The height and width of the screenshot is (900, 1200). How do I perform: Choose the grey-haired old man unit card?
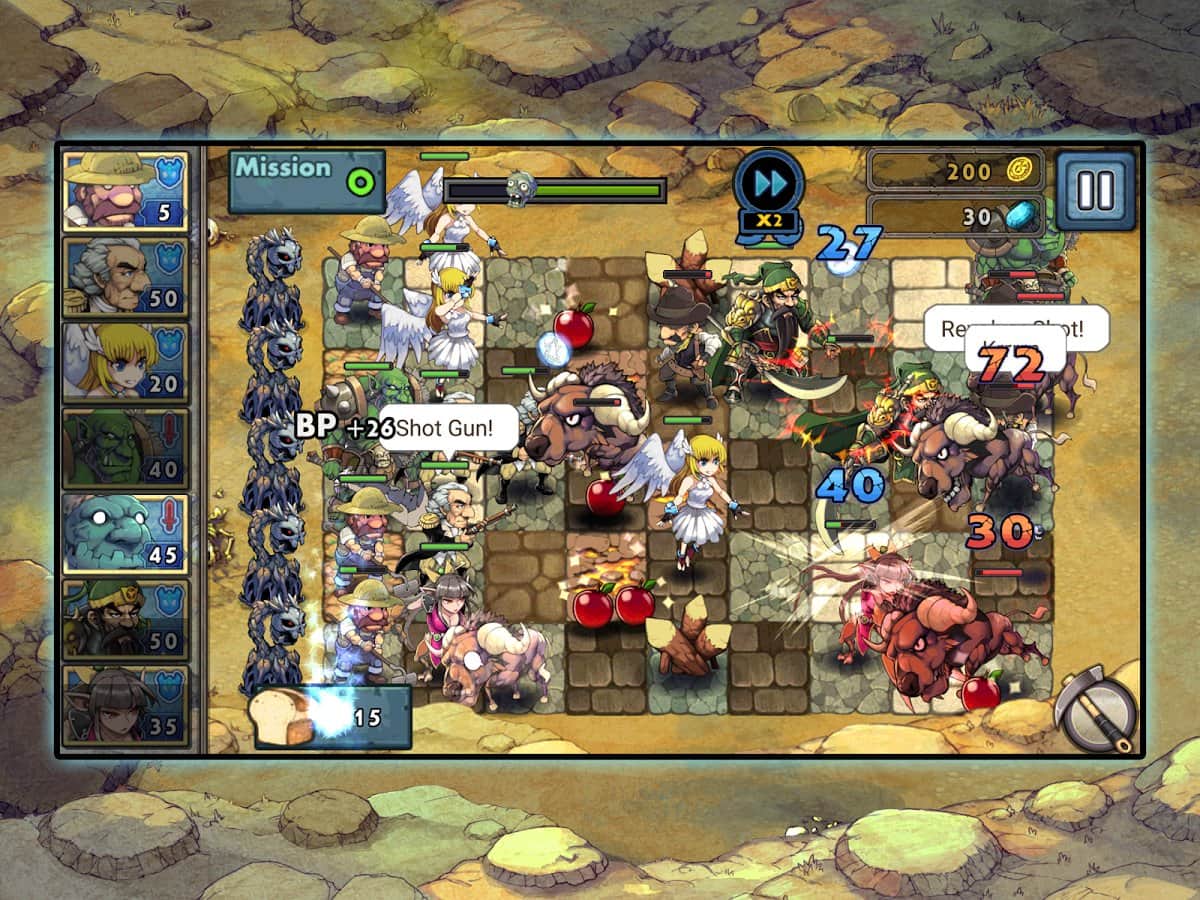click(126, 276)
